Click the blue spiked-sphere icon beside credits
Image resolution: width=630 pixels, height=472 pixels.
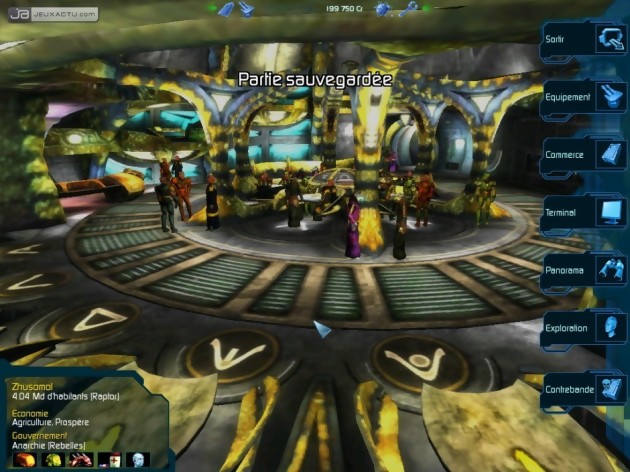[382, 9]
